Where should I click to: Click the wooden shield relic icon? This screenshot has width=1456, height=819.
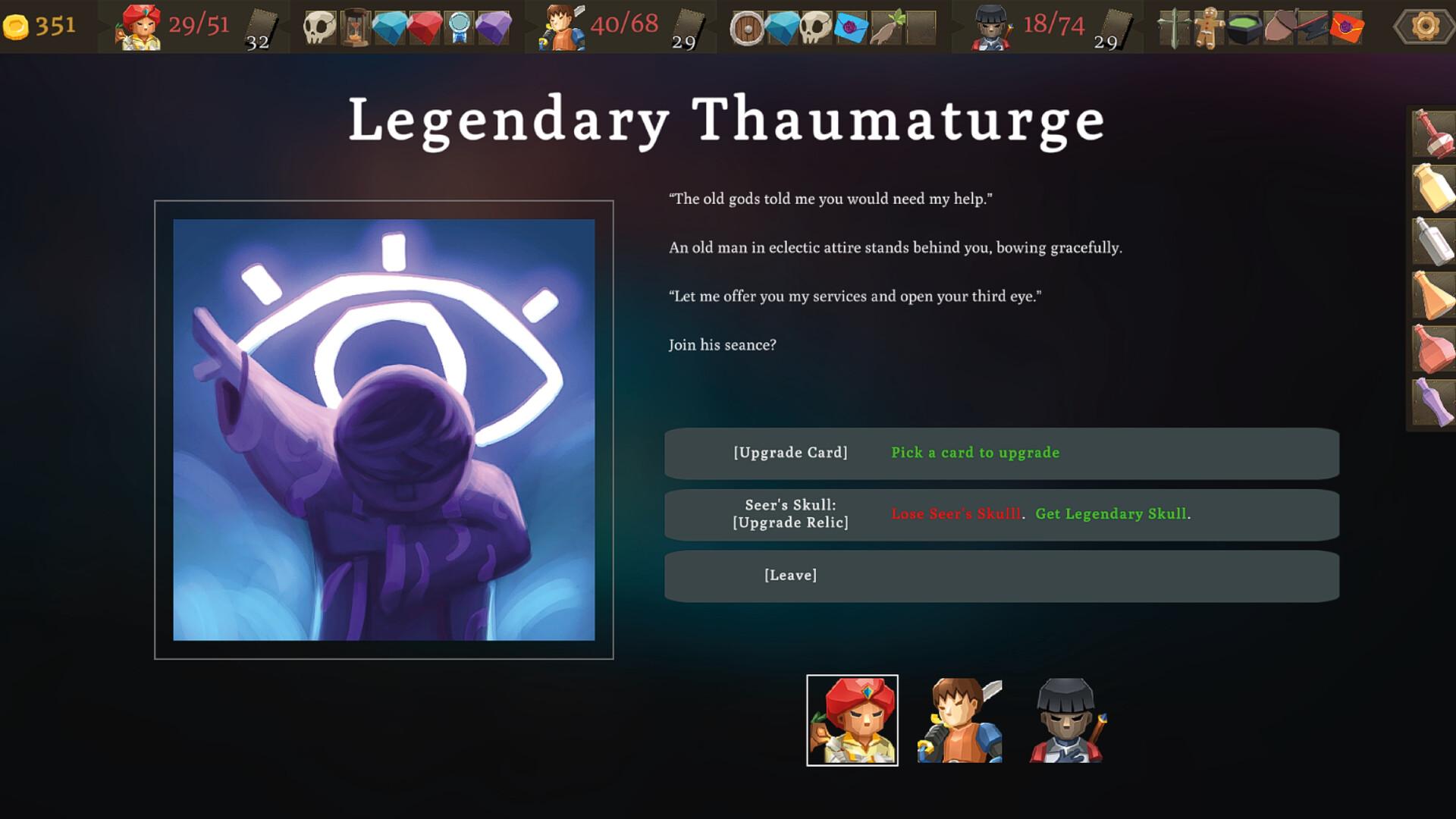(x=747, y=28)
